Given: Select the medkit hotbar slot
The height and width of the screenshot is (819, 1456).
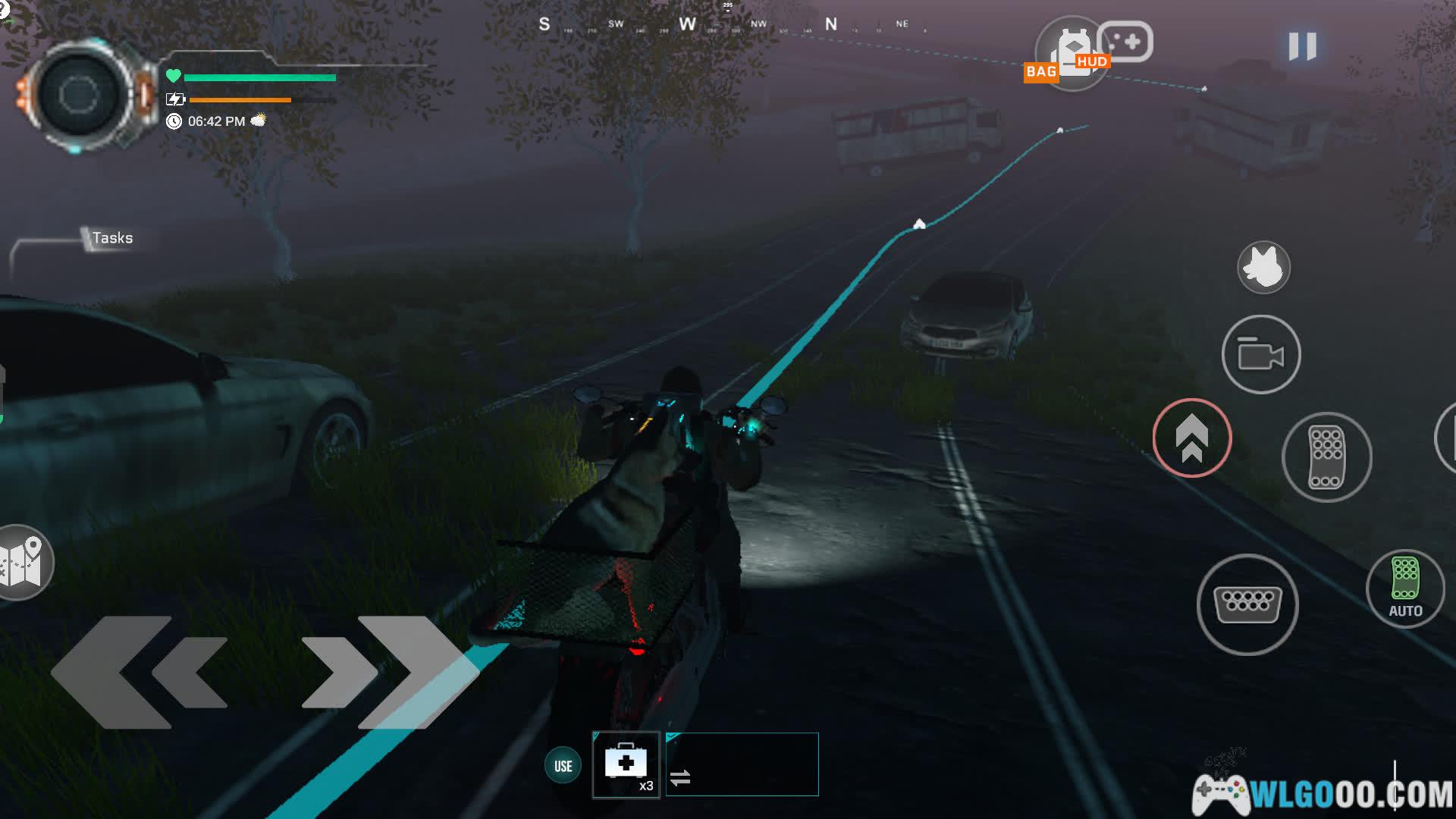Looking at the screenshot, I should (x=626, y=764).
